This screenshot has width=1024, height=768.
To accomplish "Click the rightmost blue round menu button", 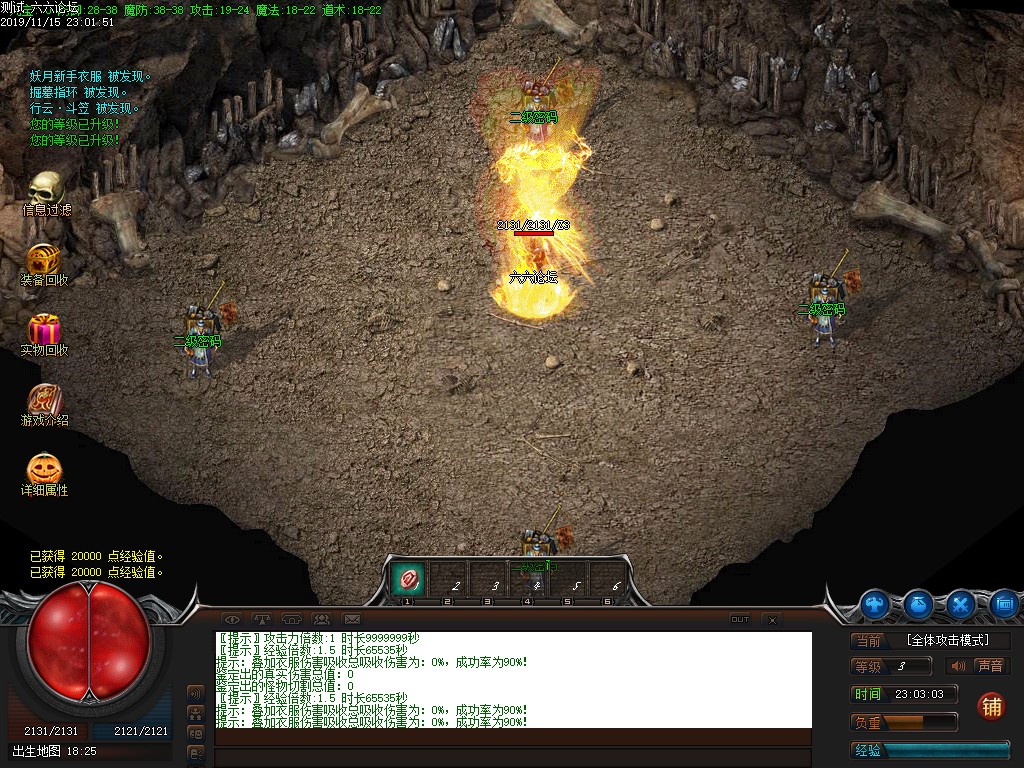I will click(x=1005, y=604).
